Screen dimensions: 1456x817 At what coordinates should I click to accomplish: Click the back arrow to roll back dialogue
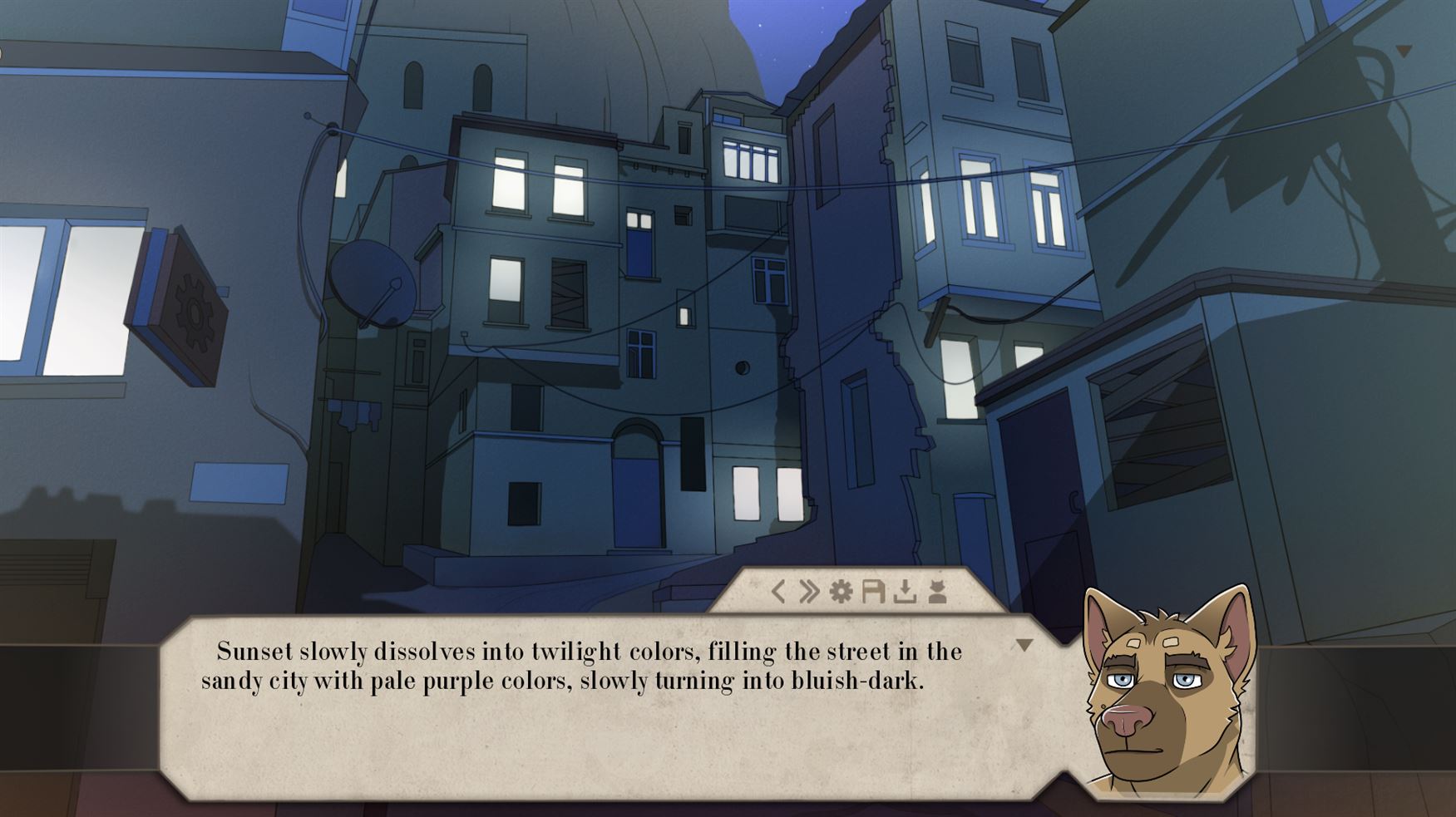(x=778, y=592)
